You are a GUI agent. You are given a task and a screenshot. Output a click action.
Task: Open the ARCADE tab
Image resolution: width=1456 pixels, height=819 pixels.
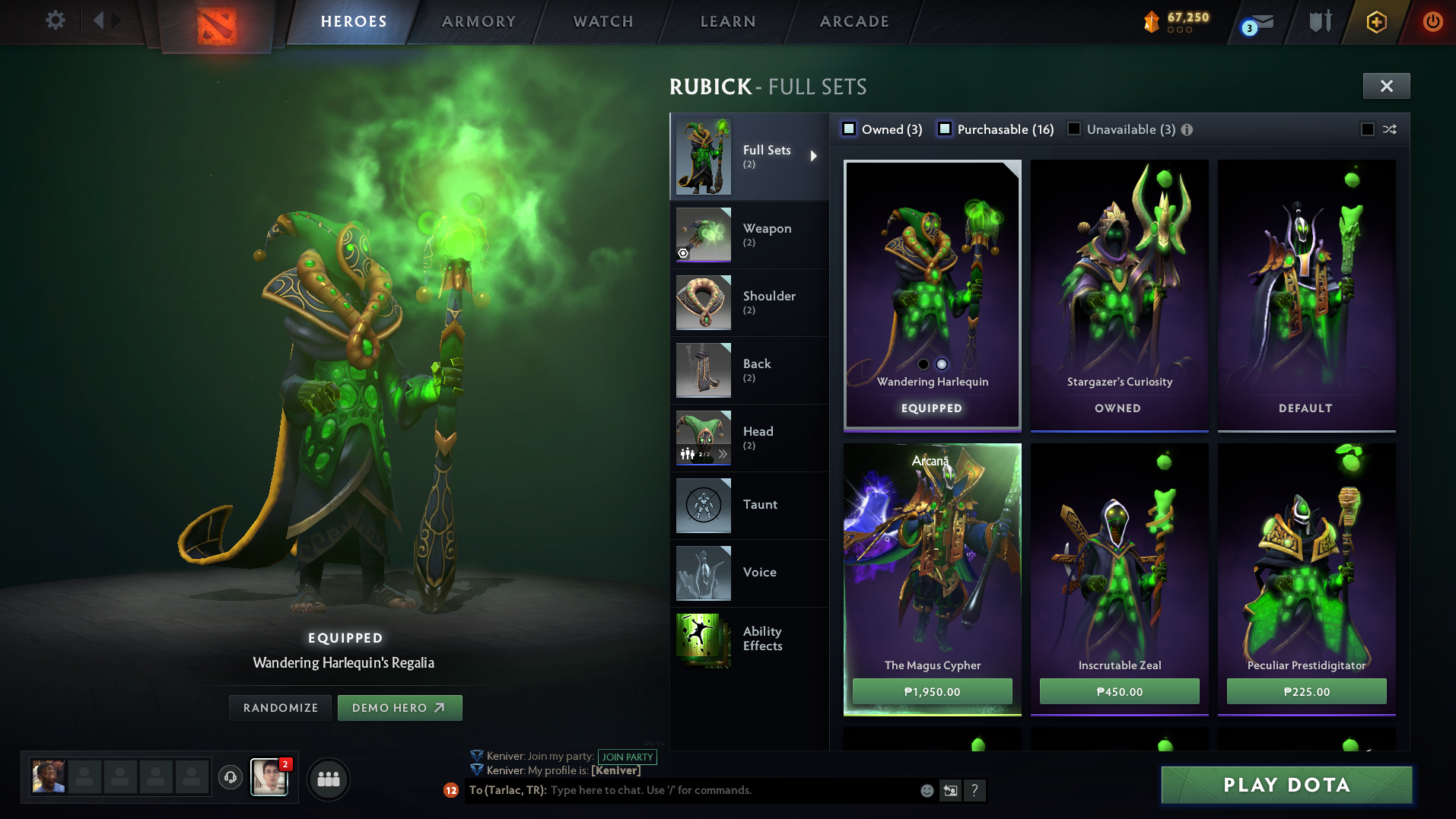[x=853, y=21]
